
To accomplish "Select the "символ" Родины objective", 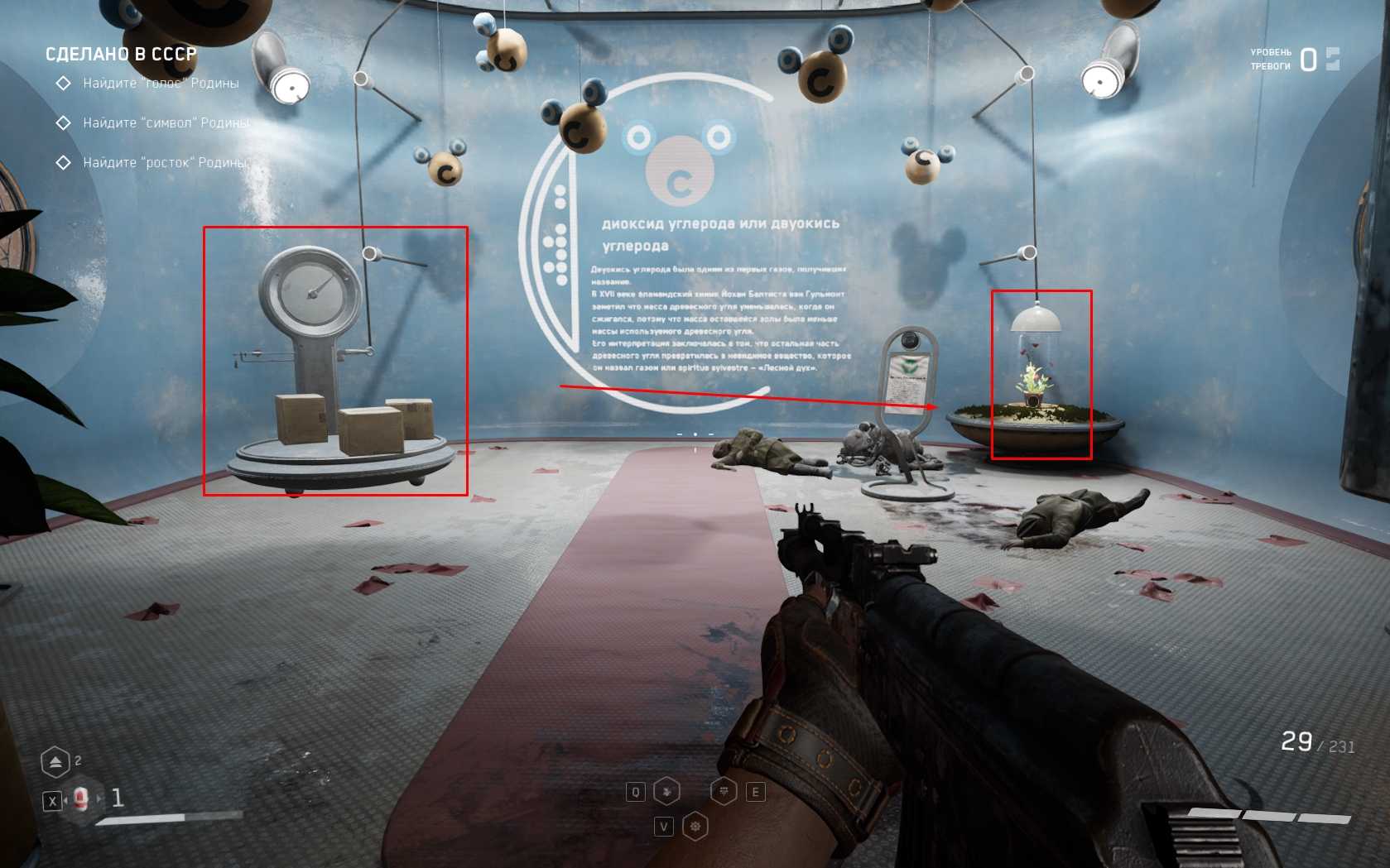I will [166, 122].
